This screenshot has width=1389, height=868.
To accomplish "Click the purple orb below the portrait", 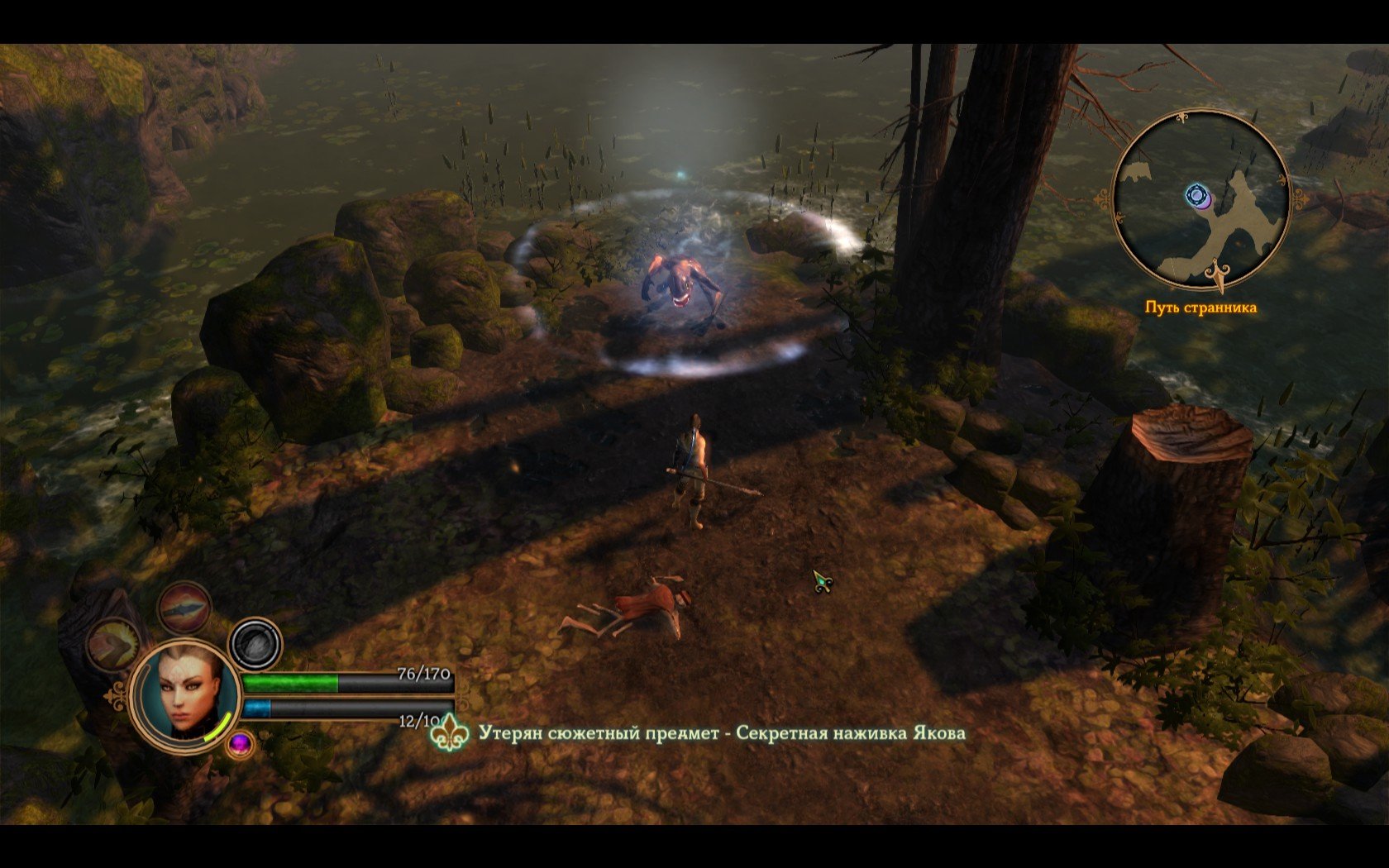I will click(241, 744).
